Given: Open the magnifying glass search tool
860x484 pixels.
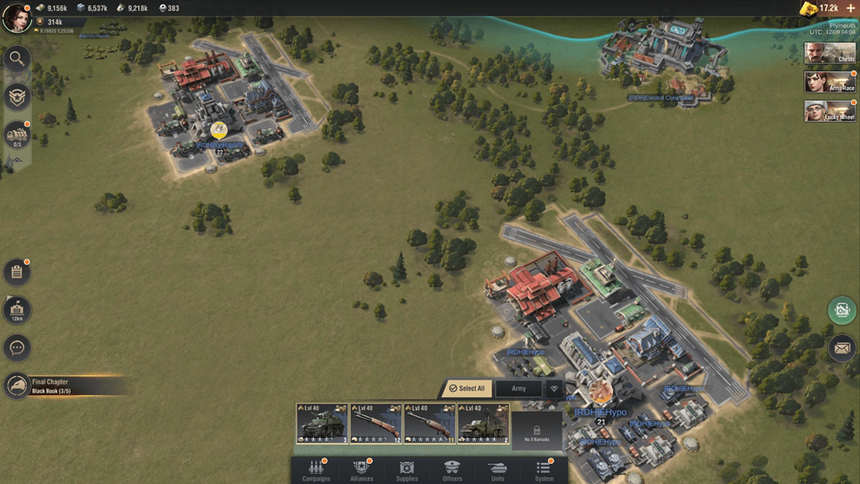Looking at the screenshot, I should coord(17,58).
